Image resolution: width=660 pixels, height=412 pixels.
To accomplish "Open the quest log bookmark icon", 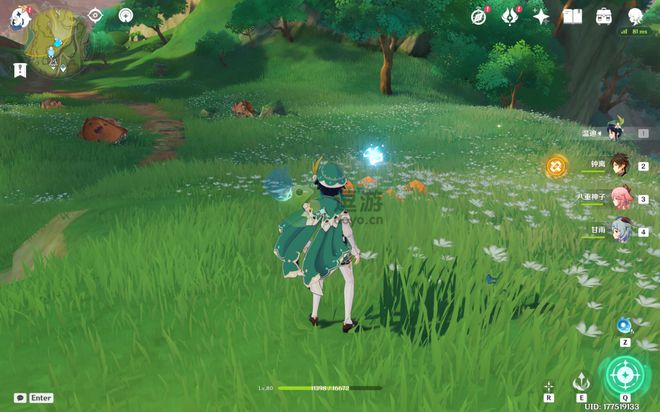I will tap(20, 69).
